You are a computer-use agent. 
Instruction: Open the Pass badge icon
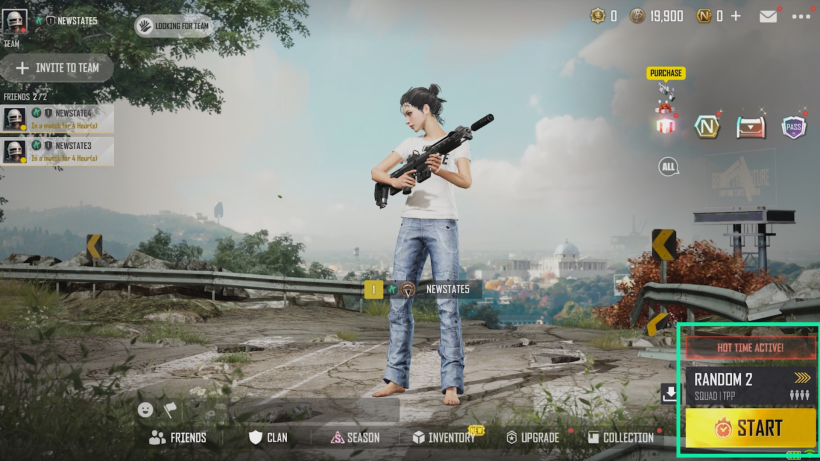794,126
